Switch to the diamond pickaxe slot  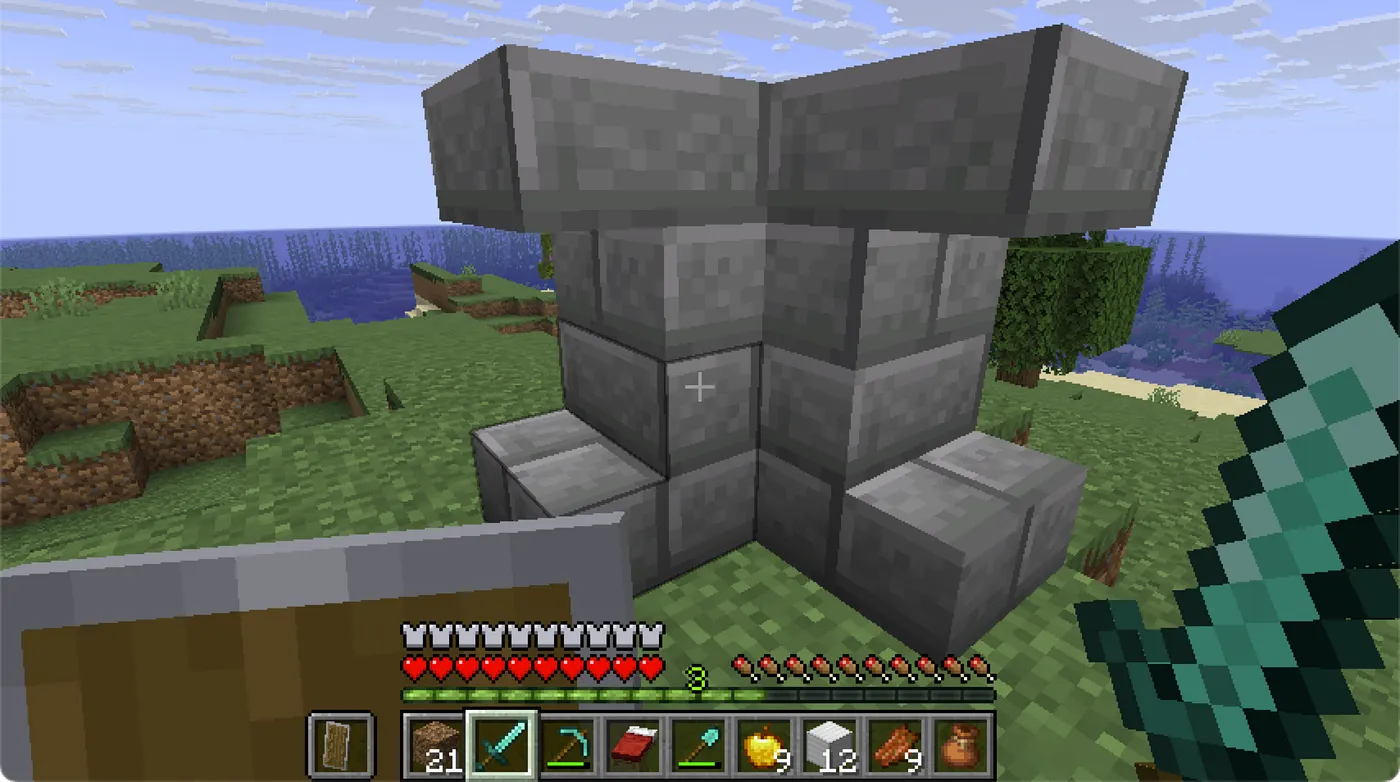pyautogui.click(x=567, y=745)
